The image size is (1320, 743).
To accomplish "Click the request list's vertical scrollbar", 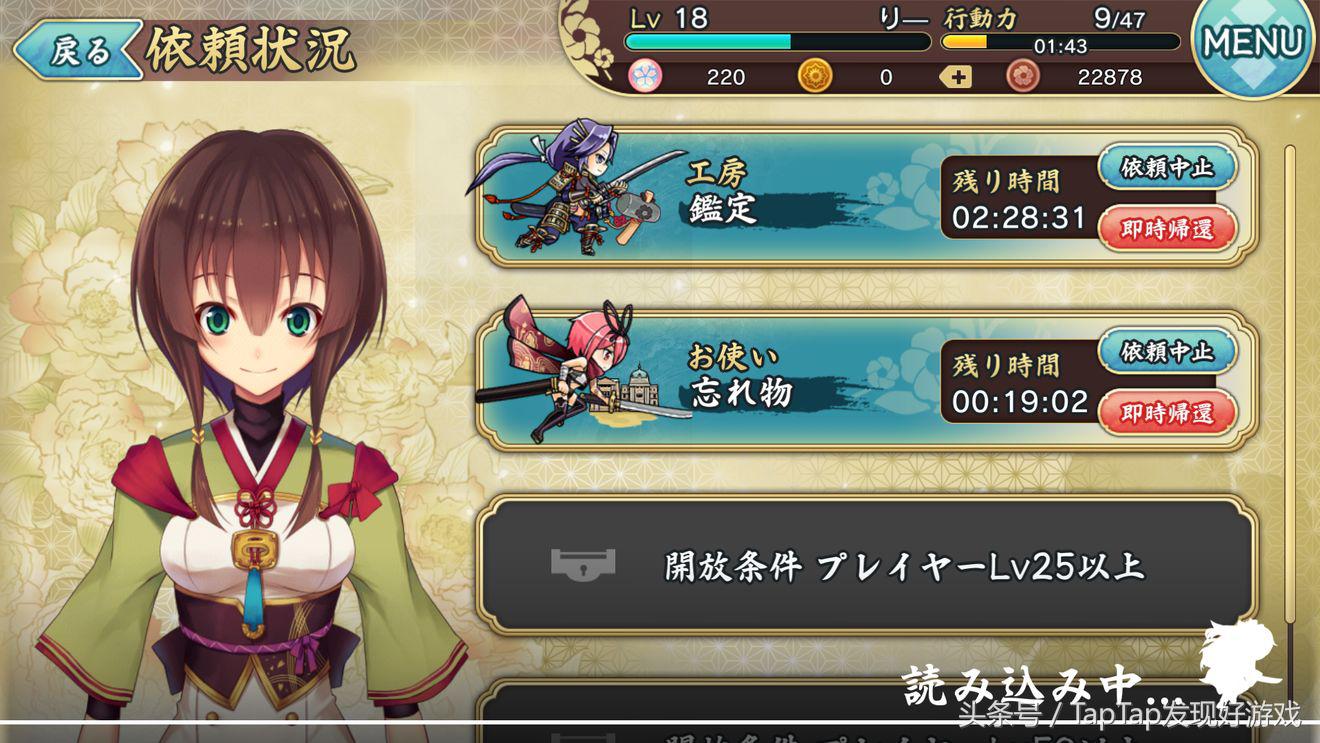I will point(1290,400).
